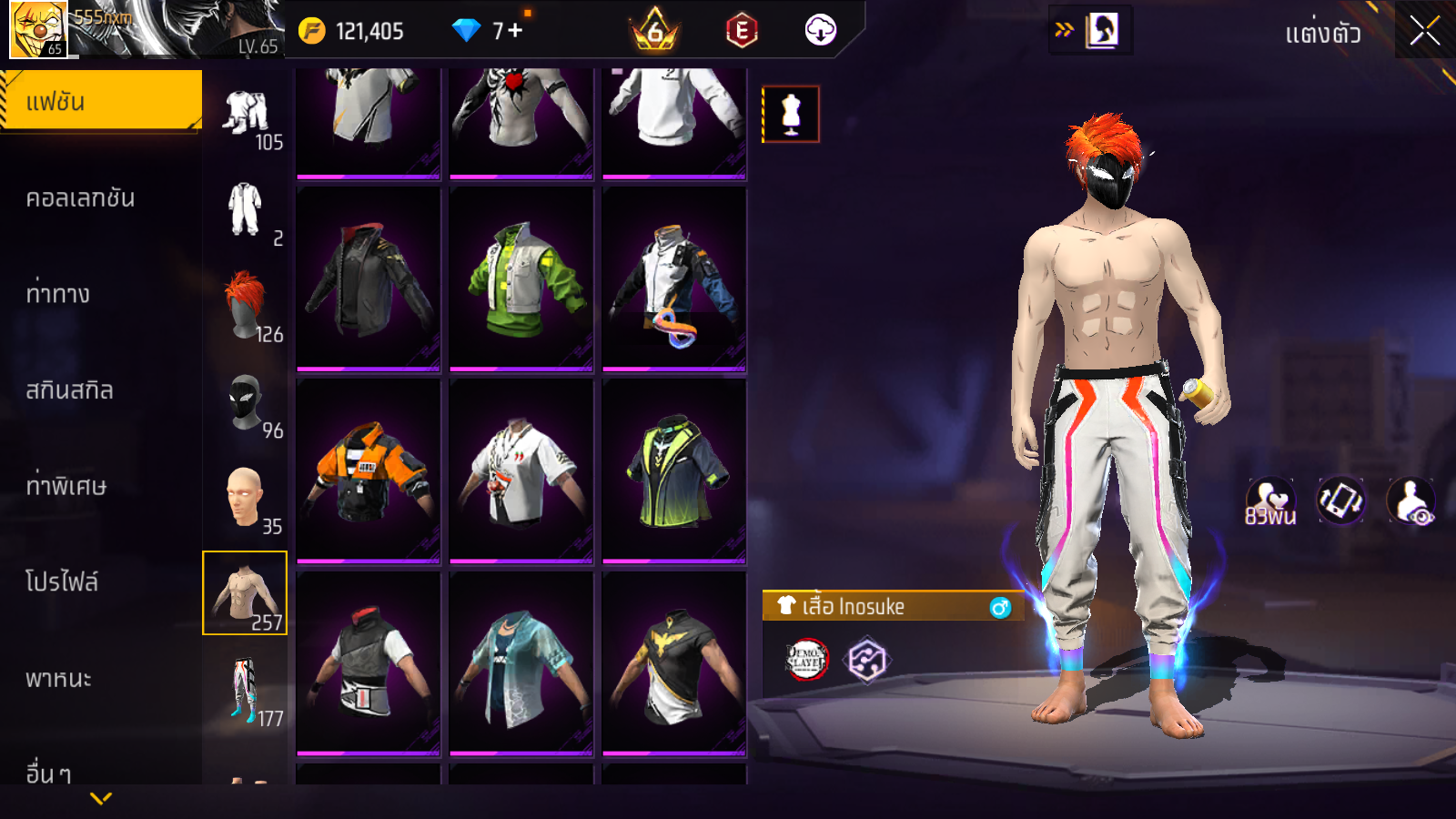Go to the โปรไฟล์ profile tab
This screenshot has width=1456, height=819.
tap(62, 582)
